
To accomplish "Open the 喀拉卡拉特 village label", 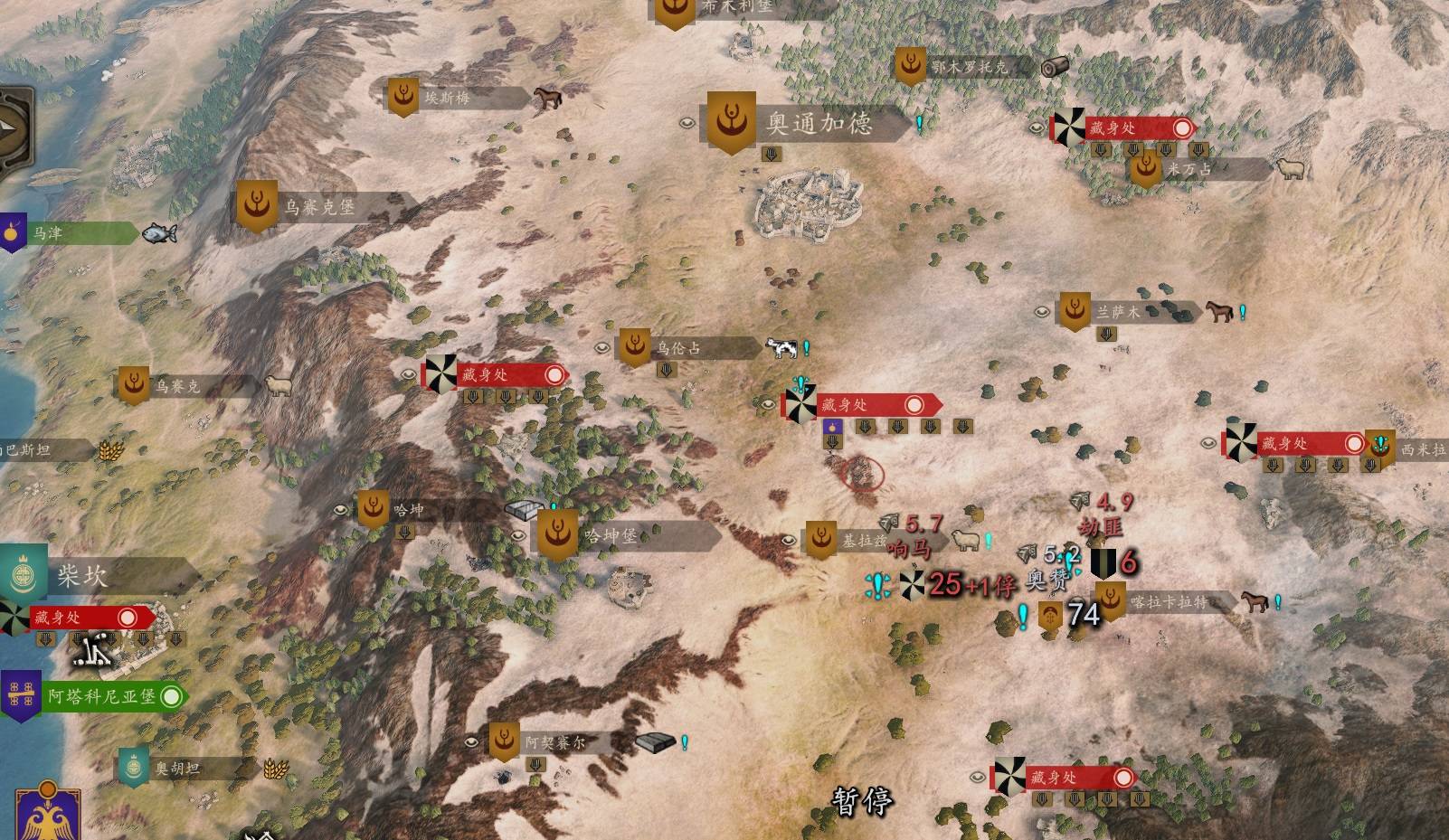I will [x=1167, y=601].
